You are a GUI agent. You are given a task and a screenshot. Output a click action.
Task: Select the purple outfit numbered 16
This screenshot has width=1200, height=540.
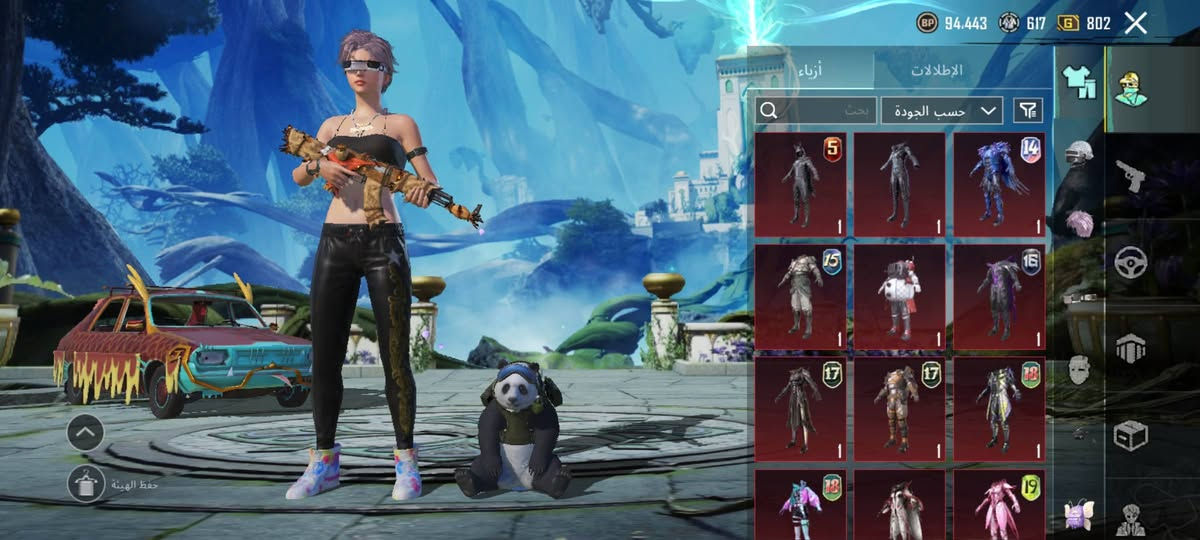tap(999, 297)
